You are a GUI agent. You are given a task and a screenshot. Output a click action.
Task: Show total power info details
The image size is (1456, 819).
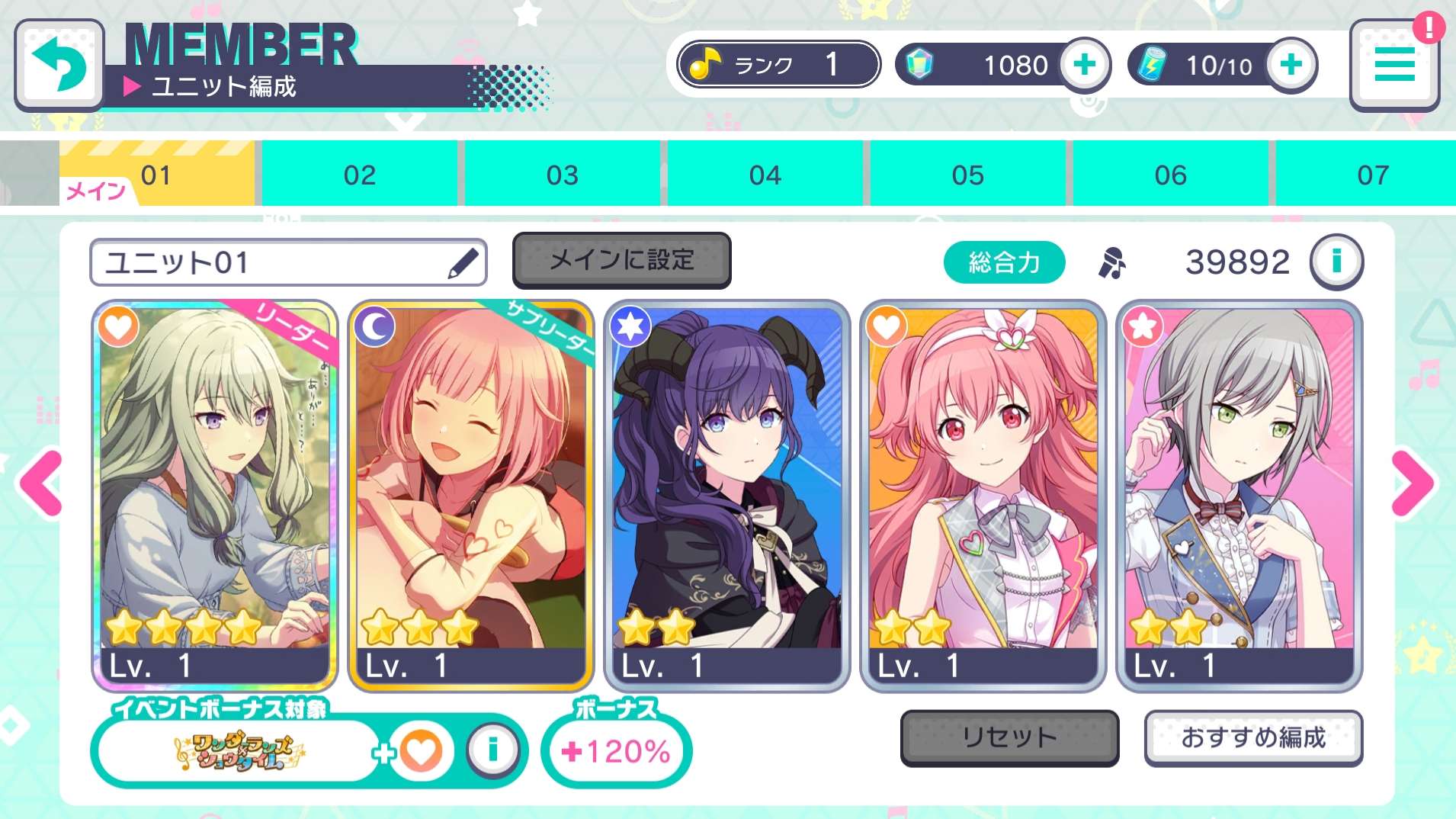1336,262
